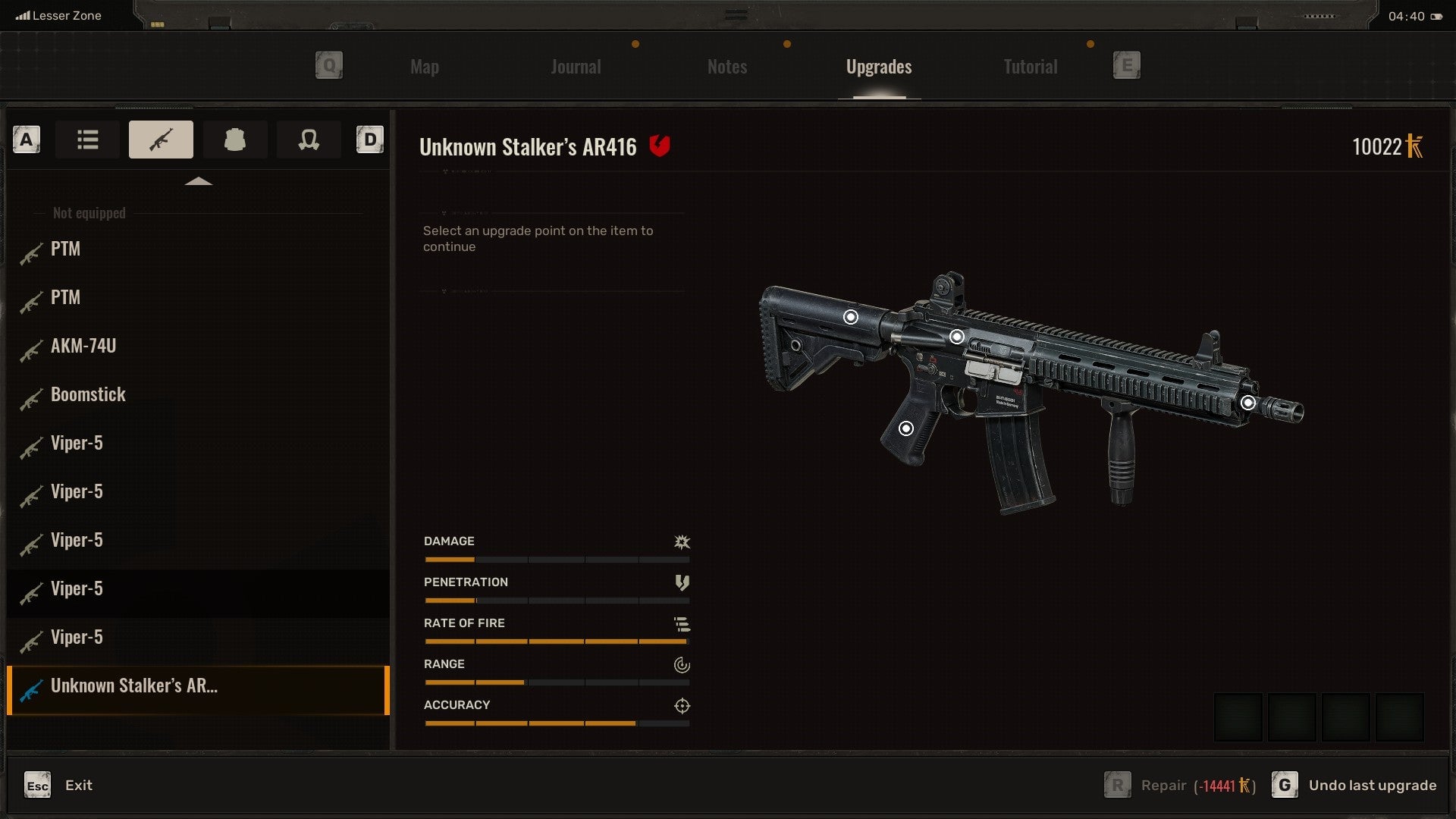Go to the Tutorial tab

(x=1030, y=67)
